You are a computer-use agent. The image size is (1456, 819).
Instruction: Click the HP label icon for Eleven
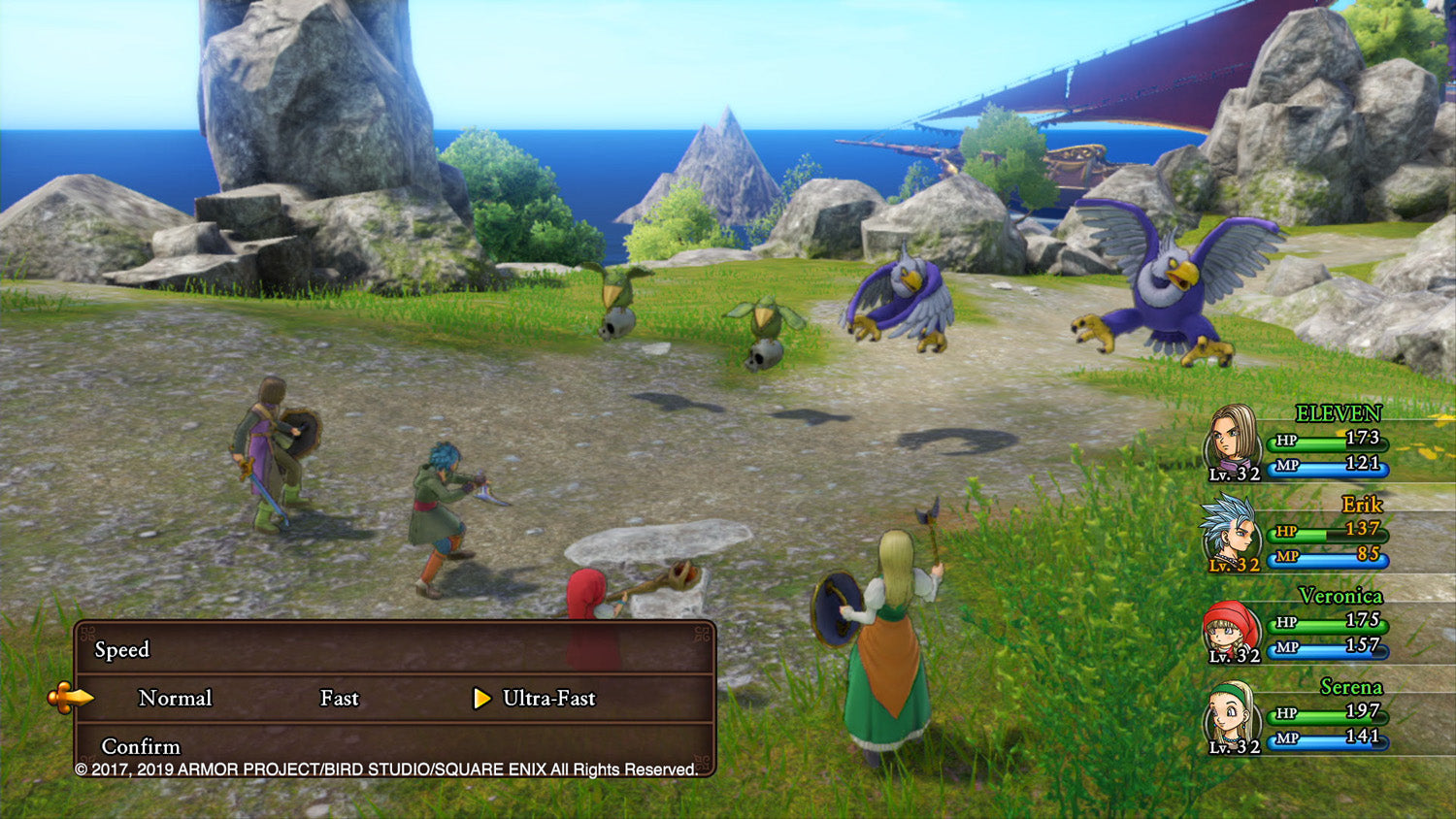[1288, 442]
